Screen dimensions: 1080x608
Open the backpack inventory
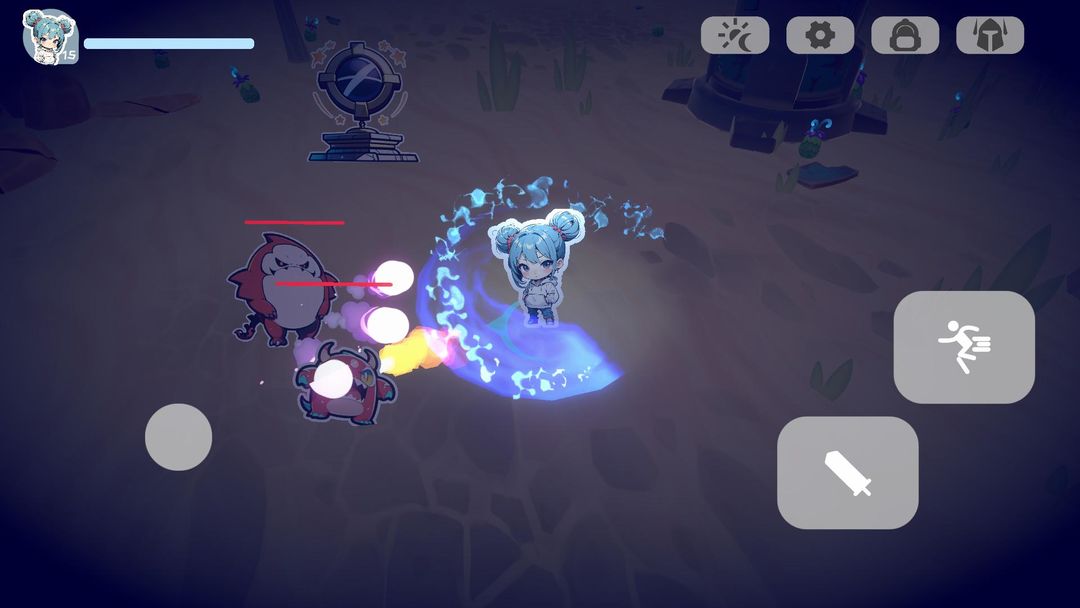(x=905, y=36)
